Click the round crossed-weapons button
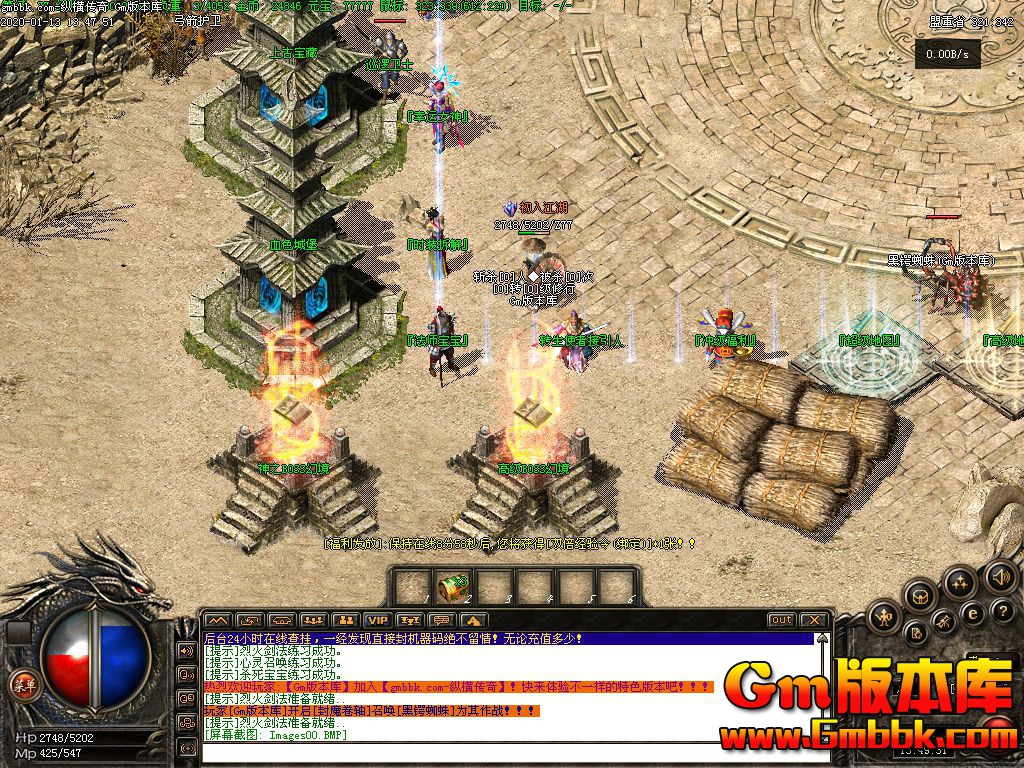The height and width of the screenshot is (768, 1024). (x=945, y=623)
